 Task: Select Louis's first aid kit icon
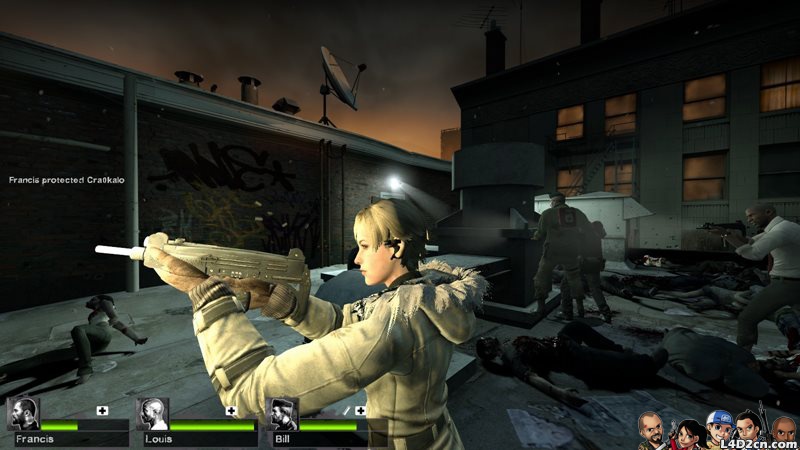pos(231,410)
